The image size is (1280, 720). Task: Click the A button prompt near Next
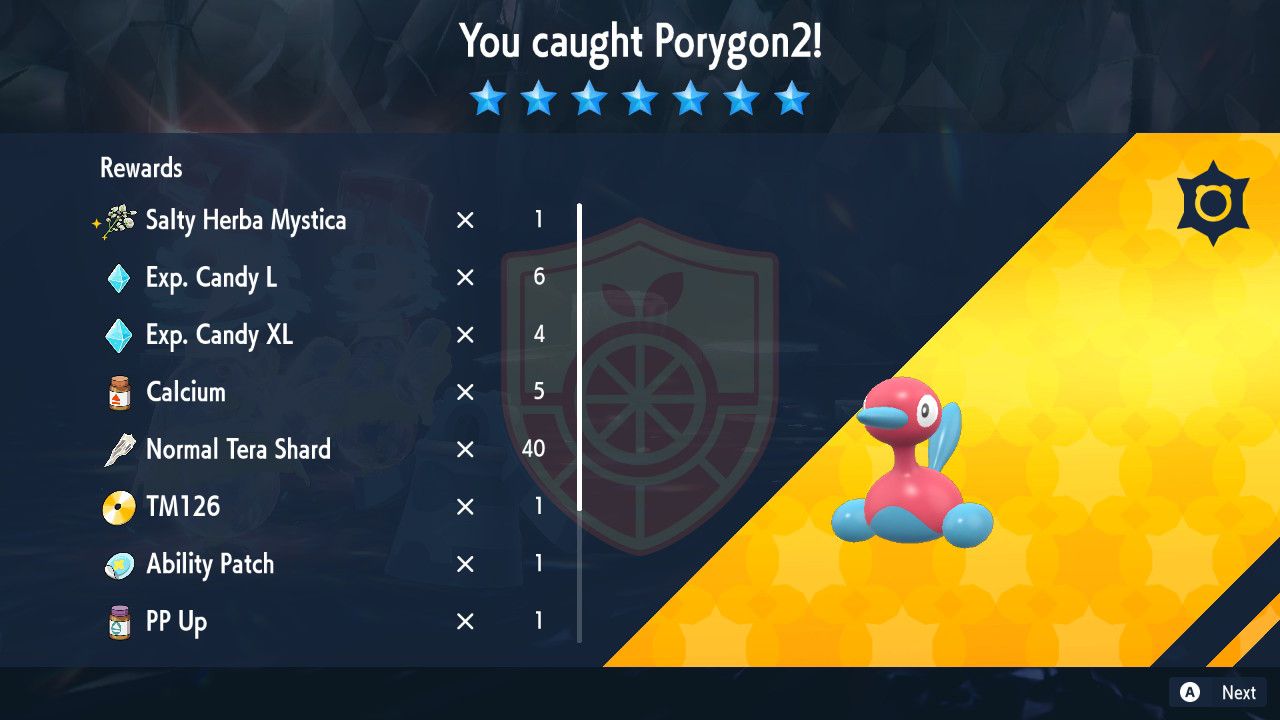click(x=1189, y=692)
